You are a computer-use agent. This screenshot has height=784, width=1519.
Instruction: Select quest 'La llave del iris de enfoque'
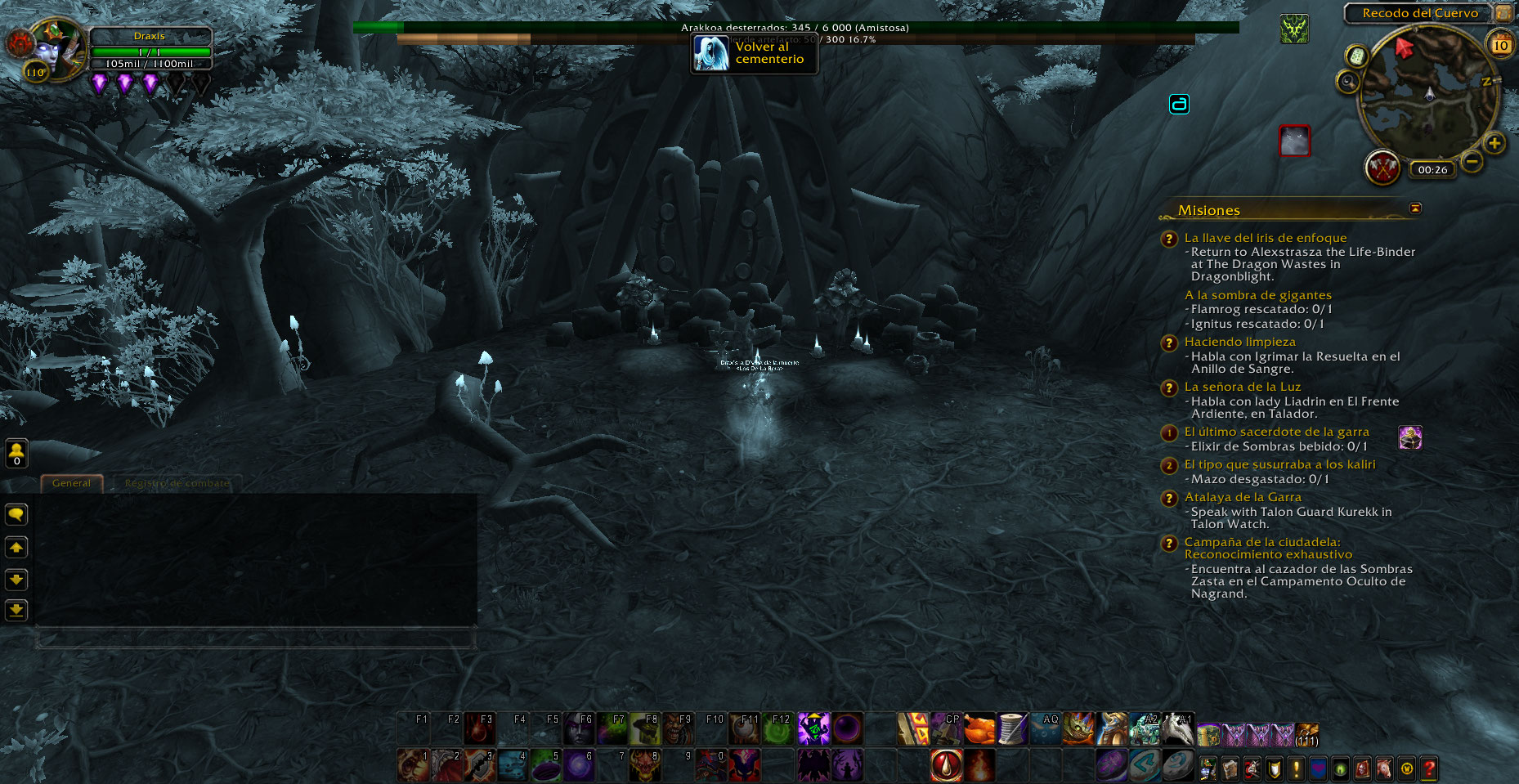coord(1265,238)
